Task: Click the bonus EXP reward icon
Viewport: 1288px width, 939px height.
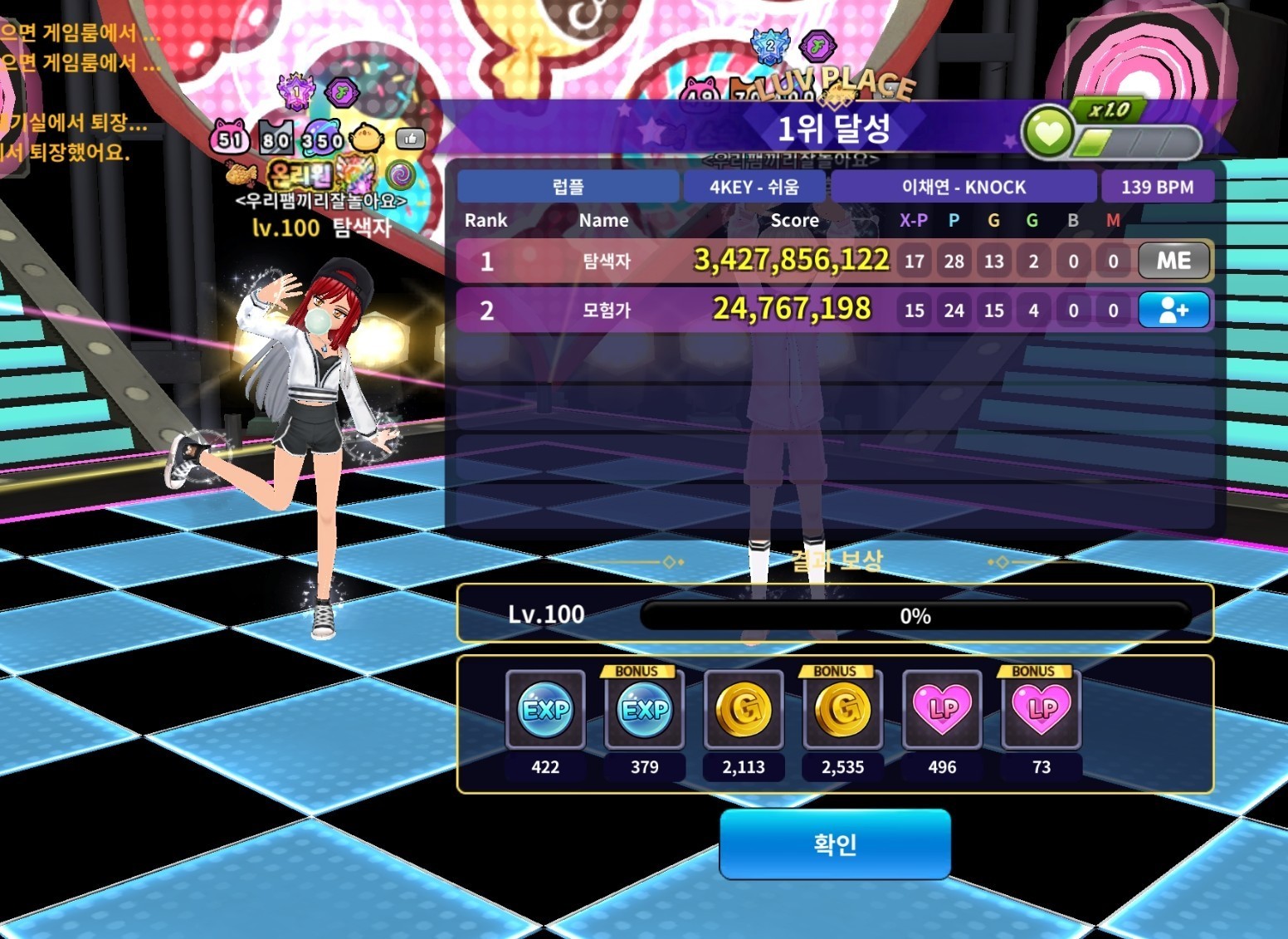Action: [x=644, y=710]
